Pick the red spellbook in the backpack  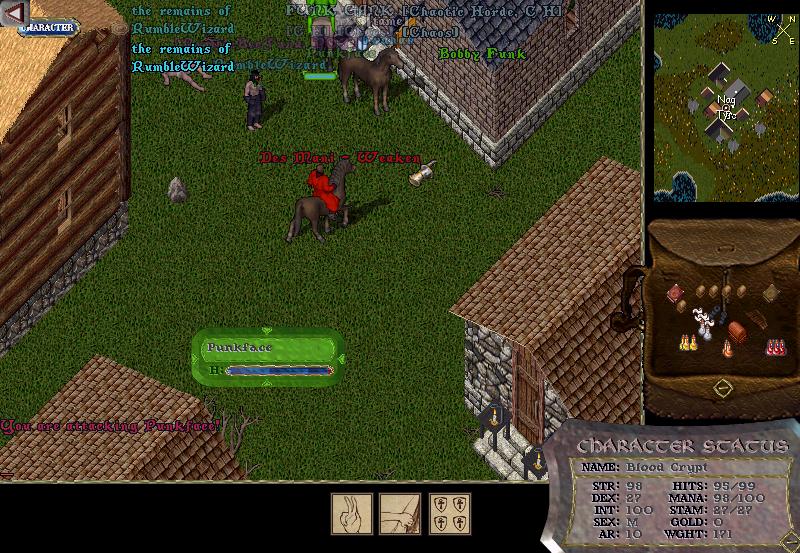pyautogui.click(x=676, y=293)
